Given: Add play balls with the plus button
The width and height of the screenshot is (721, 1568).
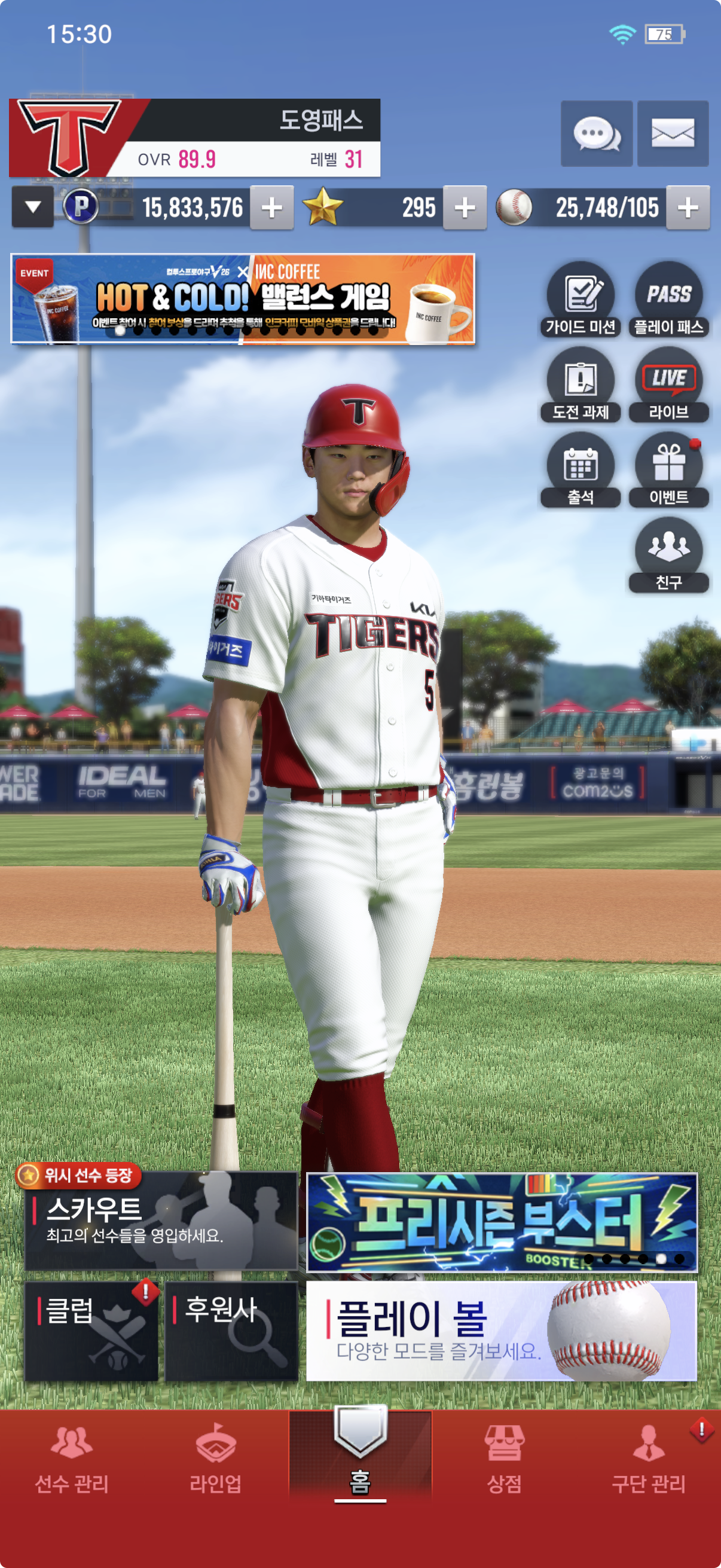Looking at the screenshot, I should 688,208.
